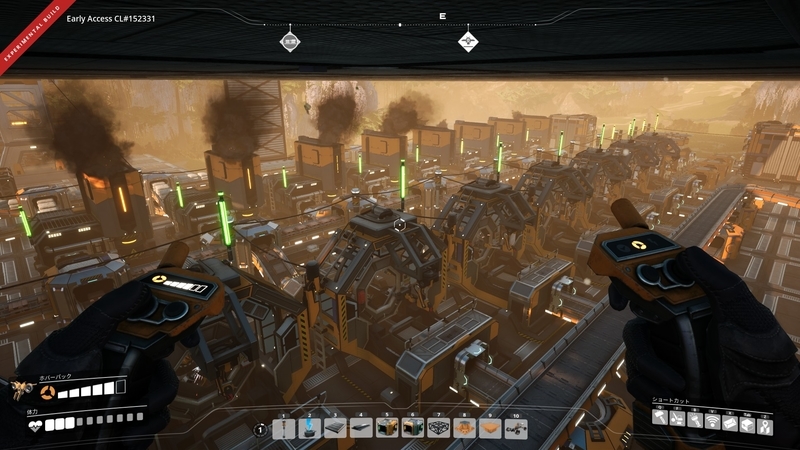Select the dark foundation in hotbar slot 3
Image resolution: width=800 pixels, height=450 pixels.
click(x=335, y=428)
